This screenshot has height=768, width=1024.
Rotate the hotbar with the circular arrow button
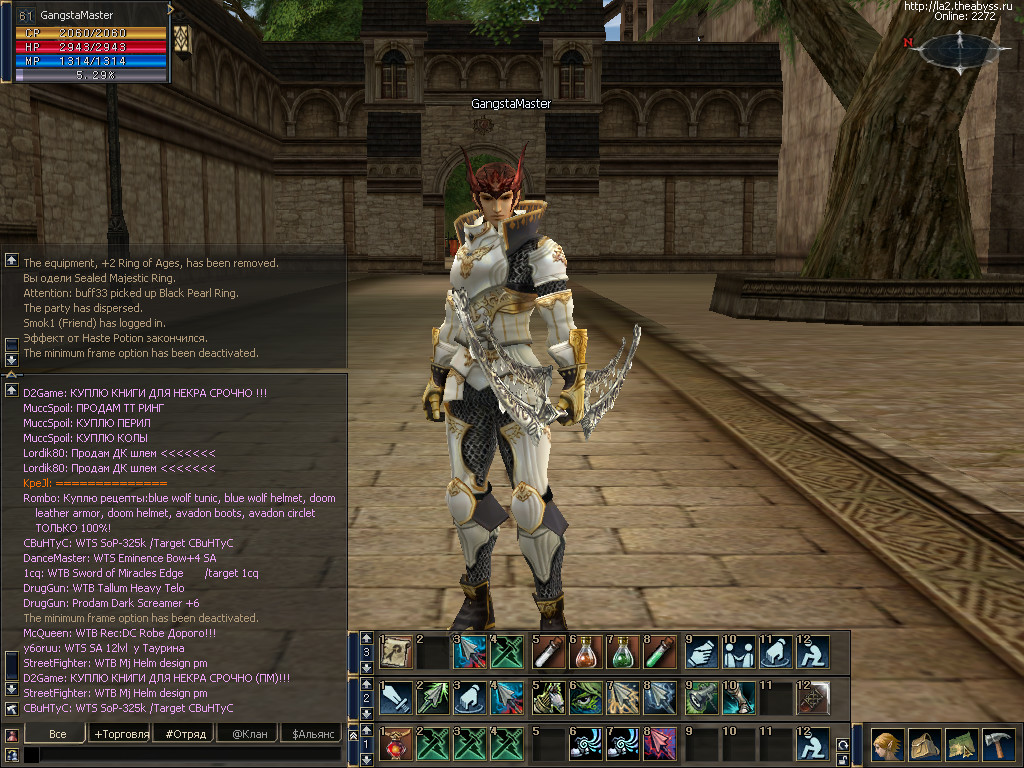tap(842, 745)
